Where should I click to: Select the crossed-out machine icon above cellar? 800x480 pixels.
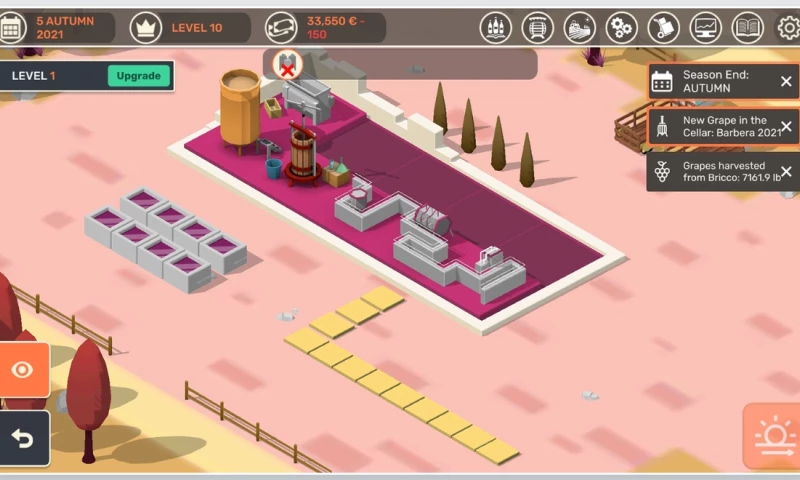(x=287, y=65)
